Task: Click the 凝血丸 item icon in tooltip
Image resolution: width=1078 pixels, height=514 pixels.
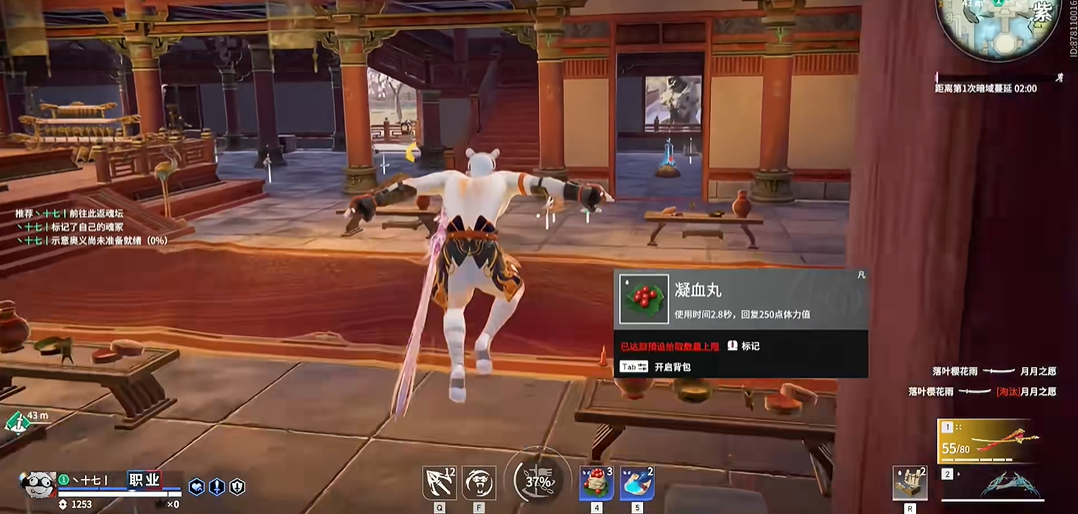Action: [x=643, y=298]
